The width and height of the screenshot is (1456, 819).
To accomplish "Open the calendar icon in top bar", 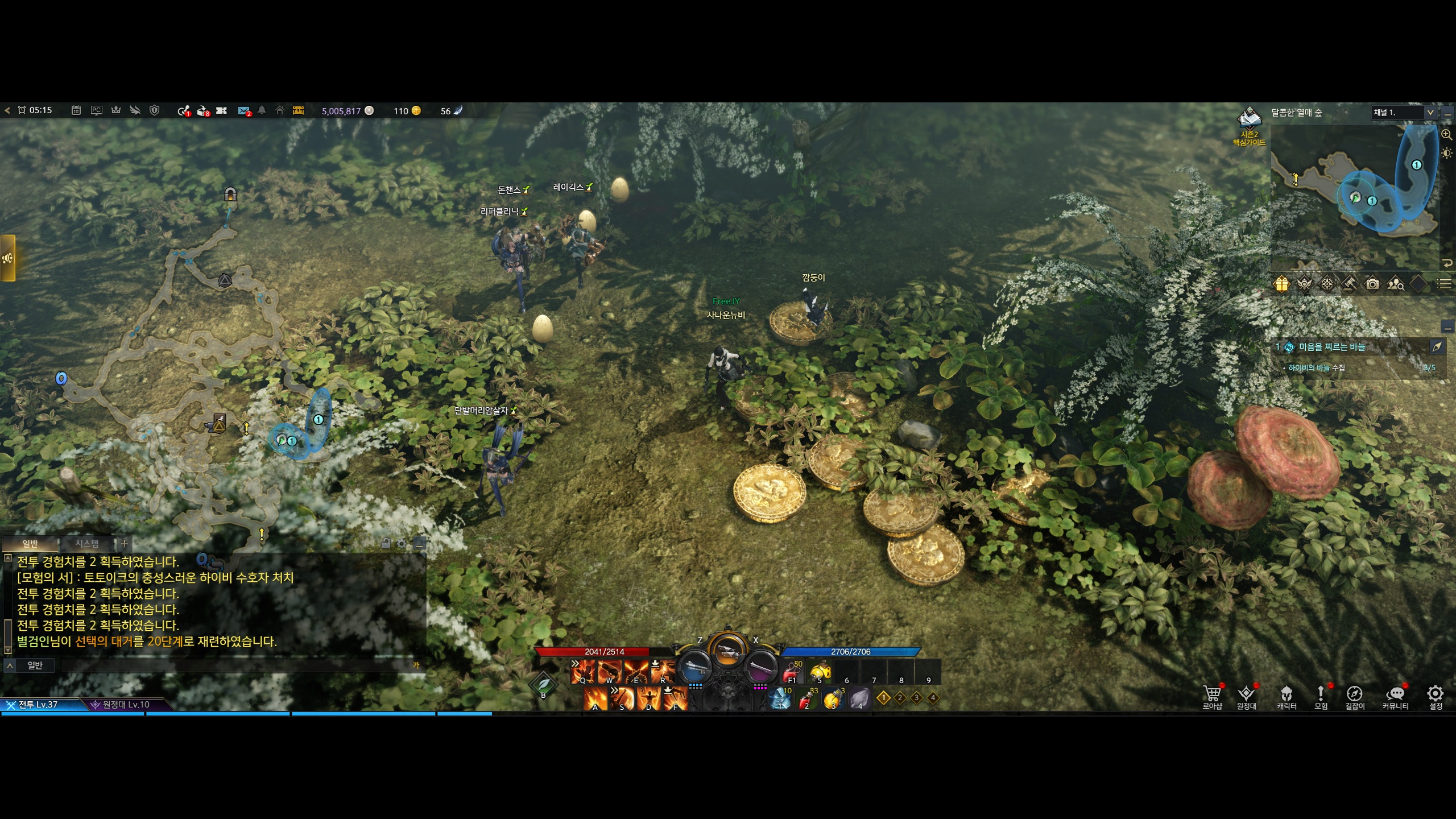I will 76,110.
